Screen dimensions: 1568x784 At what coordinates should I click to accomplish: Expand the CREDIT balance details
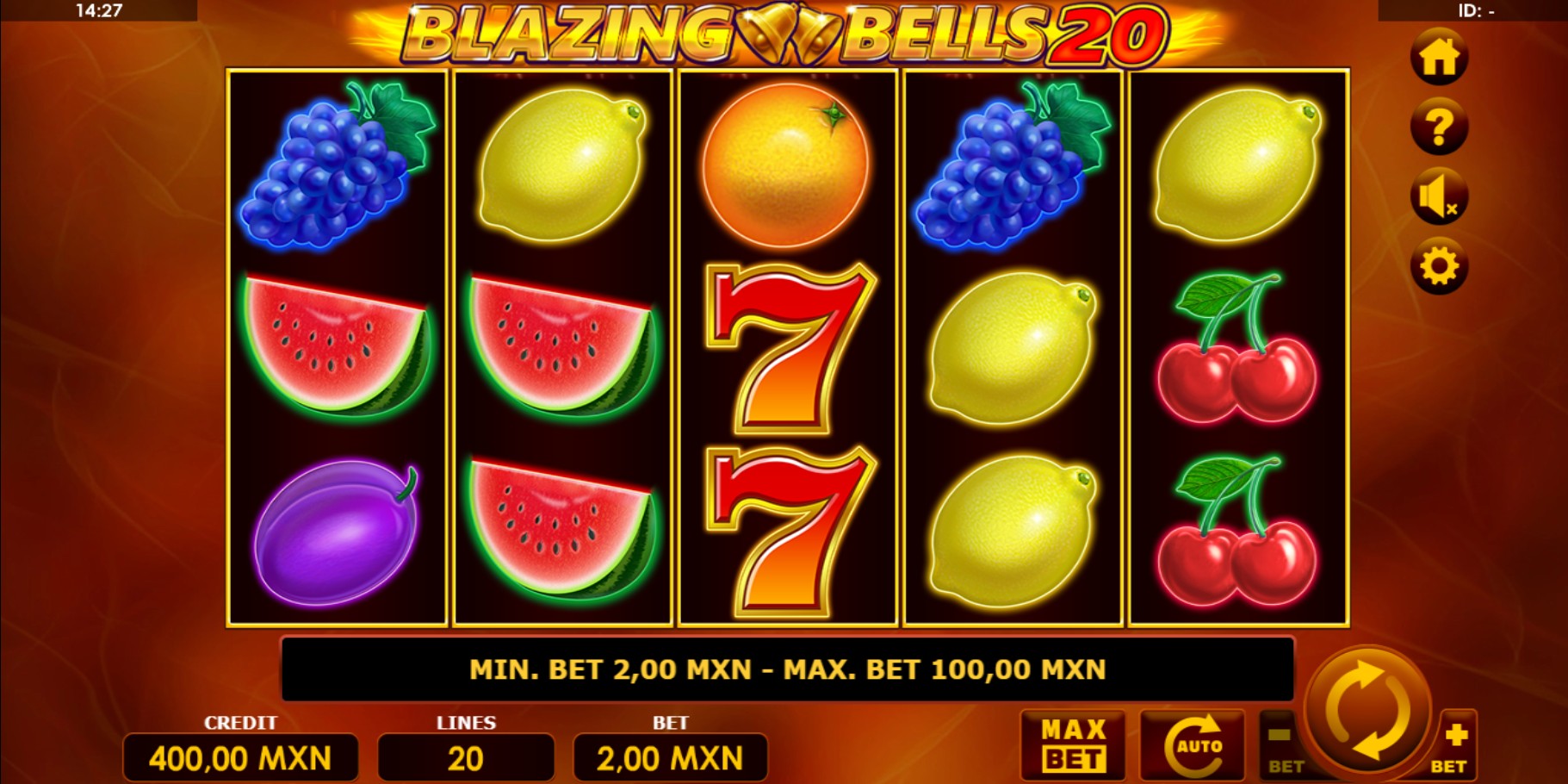coord(242,756)
